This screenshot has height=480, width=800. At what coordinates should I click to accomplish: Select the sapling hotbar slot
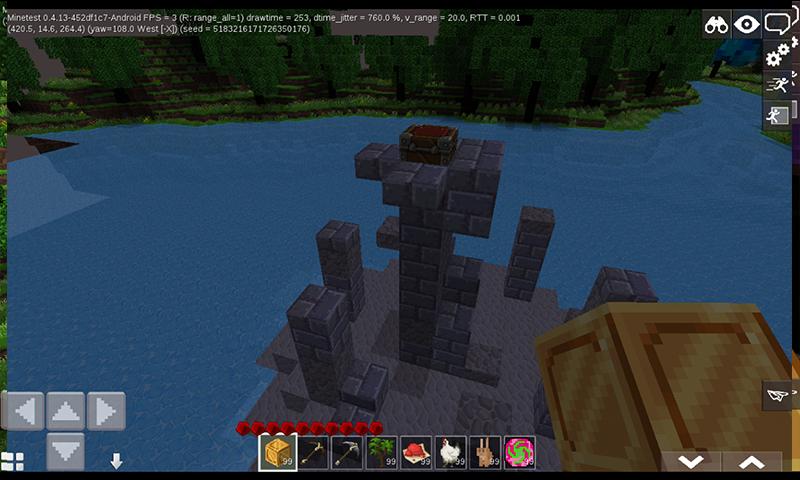click(383, 452)
